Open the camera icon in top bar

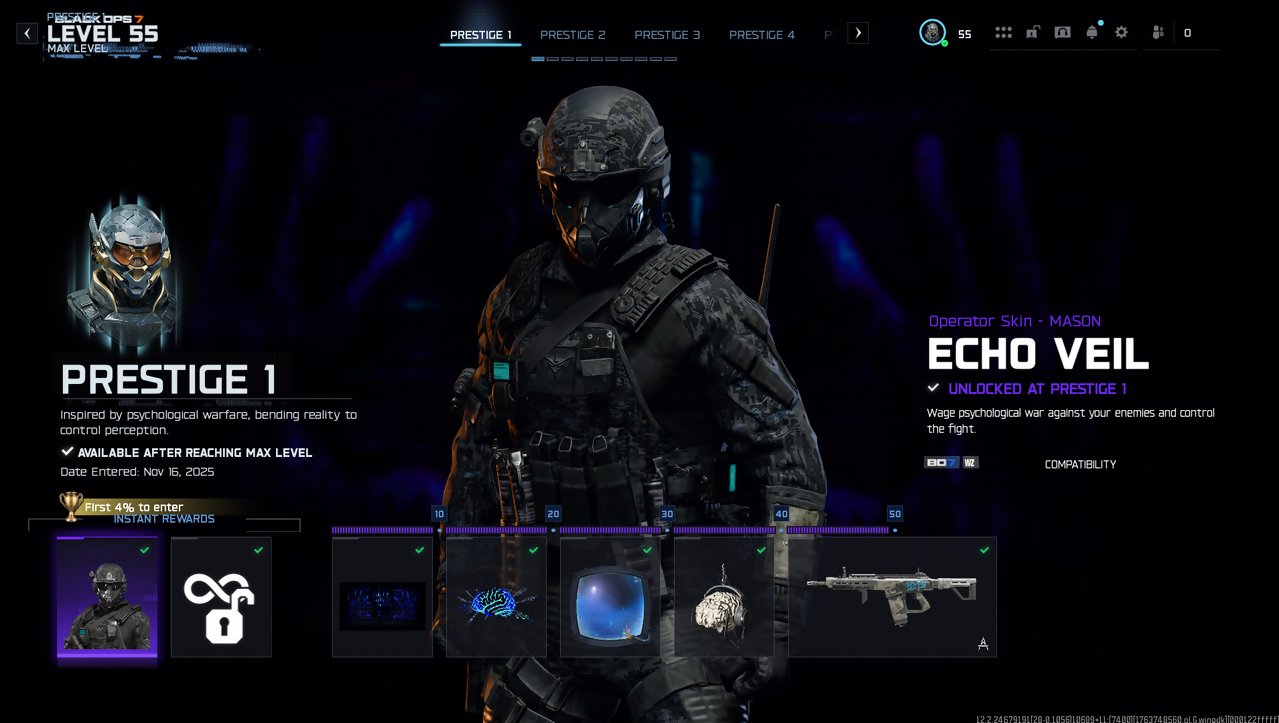point(1063,33)
